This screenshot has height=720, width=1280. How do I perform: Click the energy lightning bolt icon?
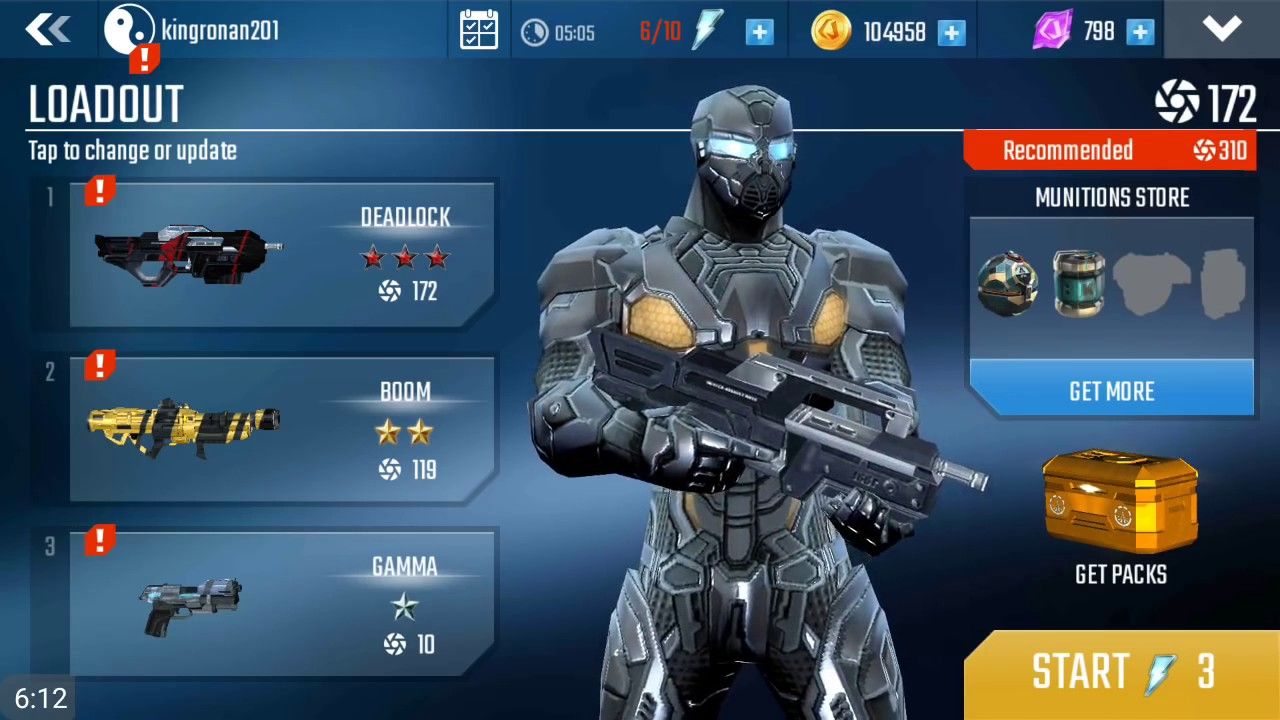(x=707, y=29)
